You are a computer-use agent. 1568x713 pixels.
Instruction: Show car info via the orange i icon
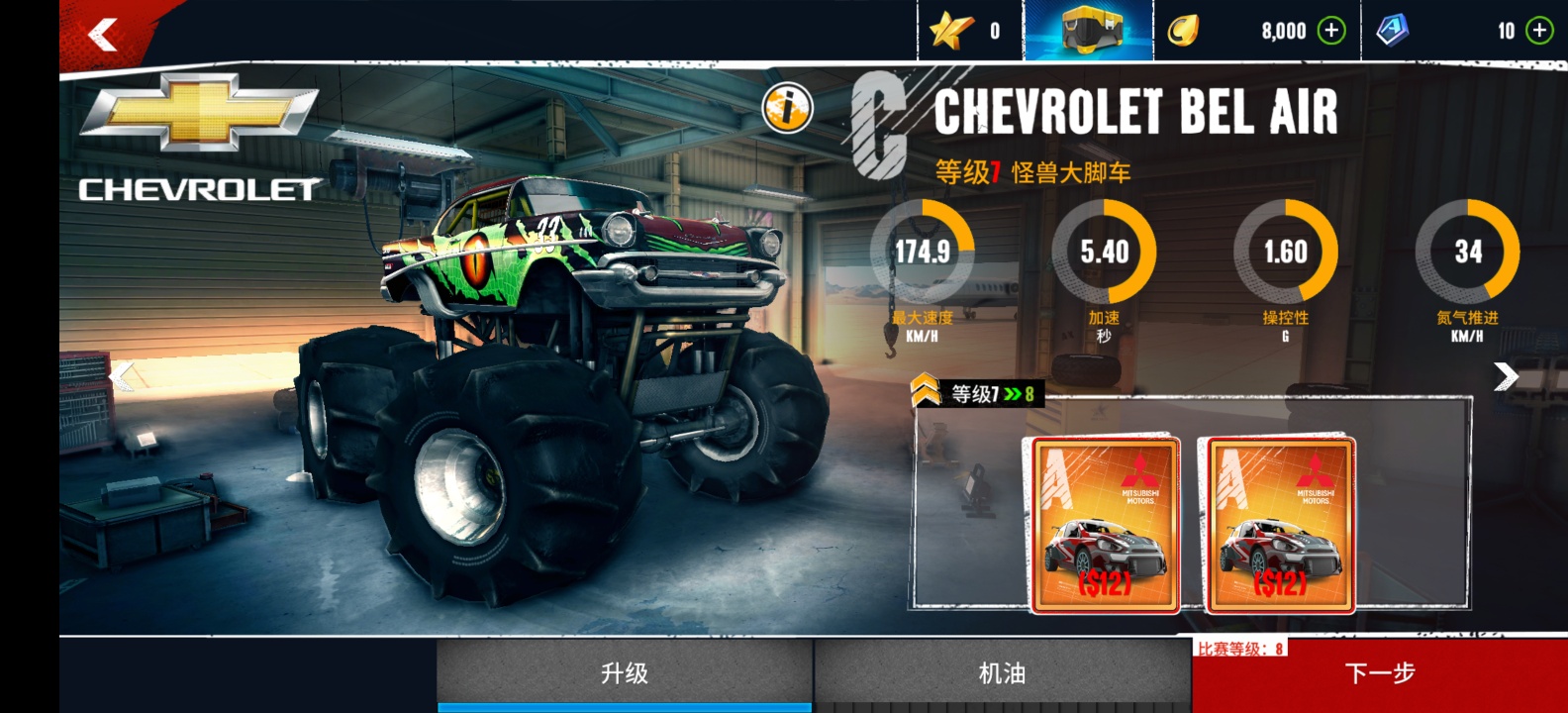(787, 108)
